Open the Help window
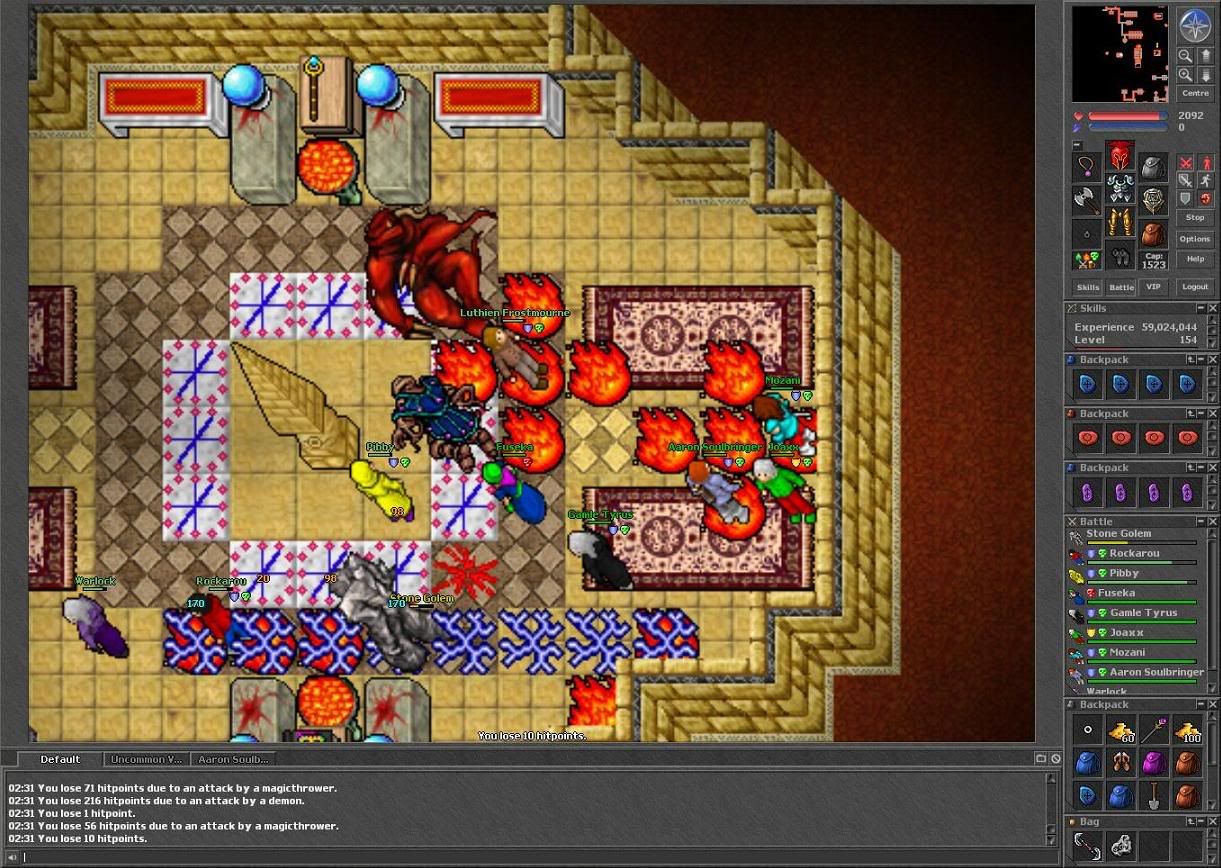 point(1195,259)
